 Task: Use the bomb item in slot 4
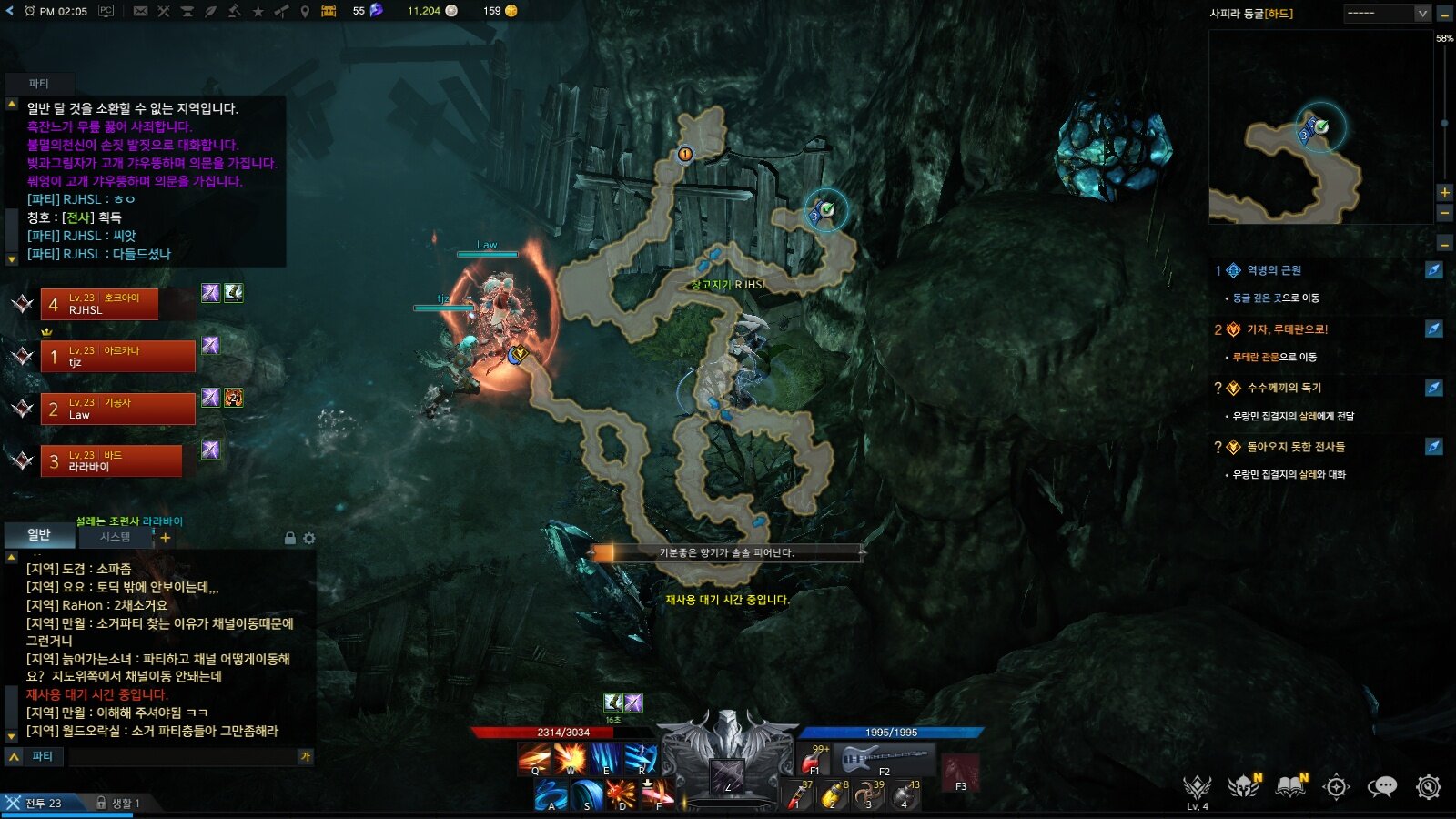pyautogui.click(x=904, y=794)
